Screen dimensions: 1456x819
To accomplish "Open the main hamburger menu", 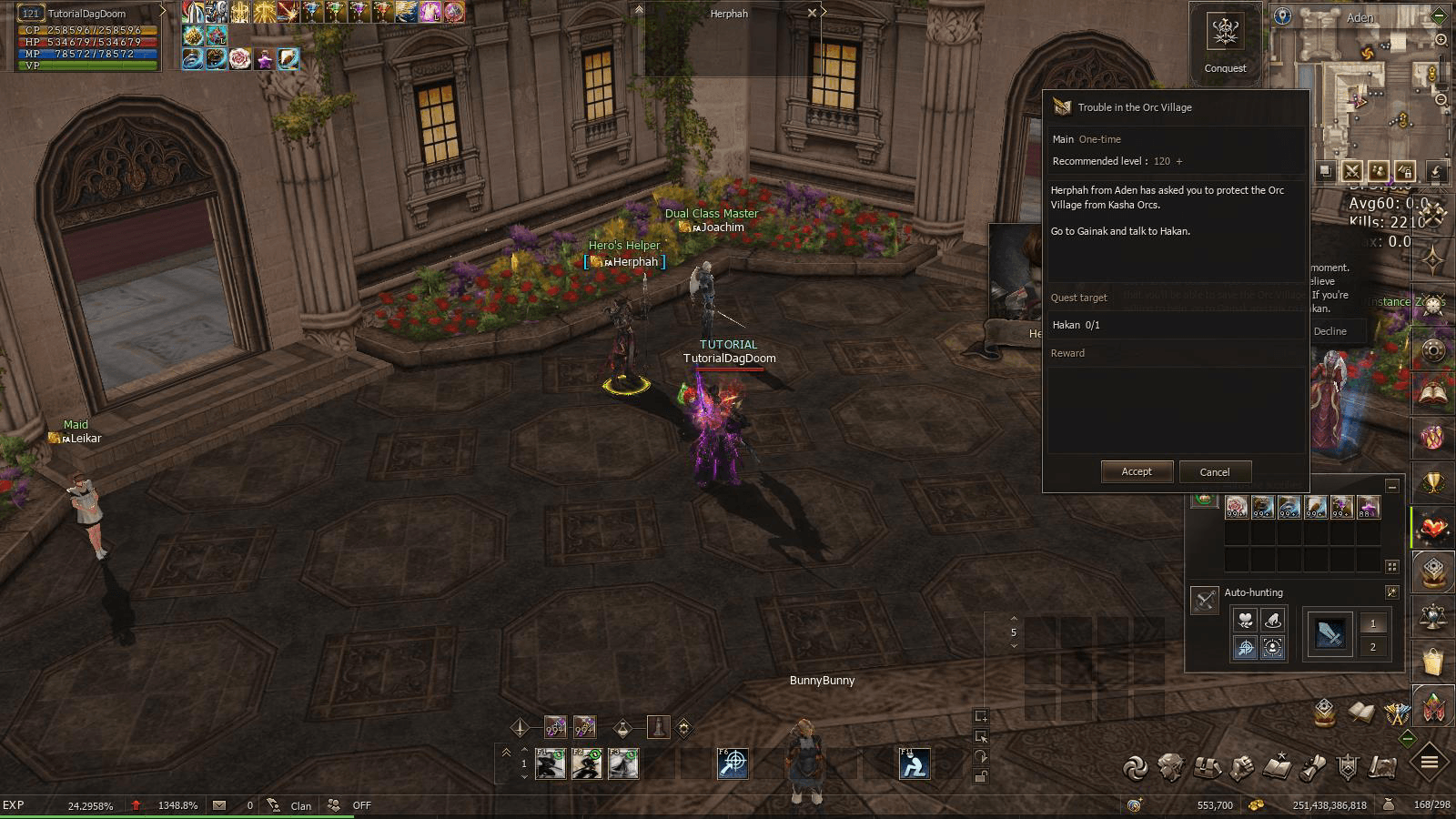I will point(1430,763).
